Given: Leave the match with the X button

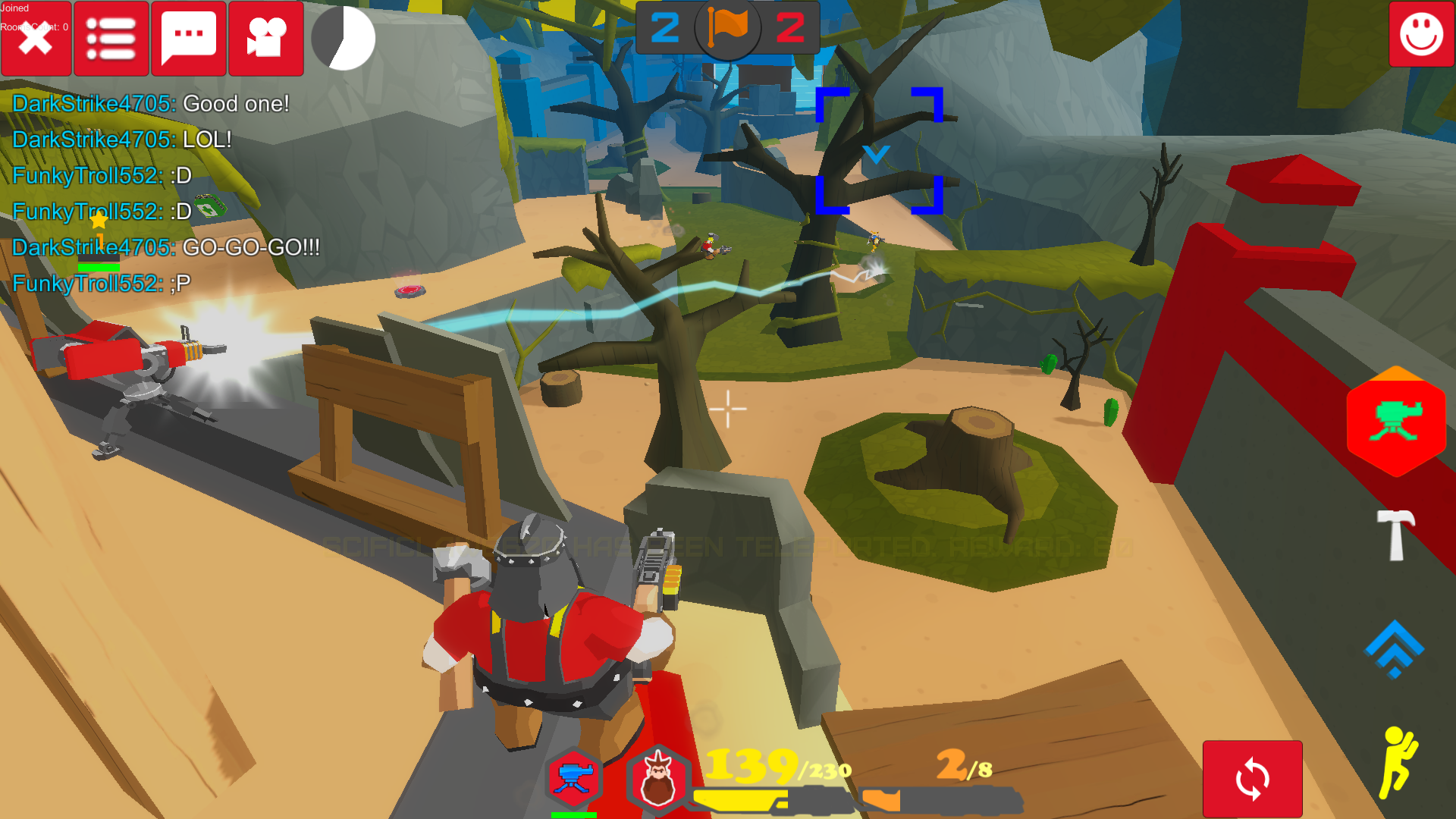Looking at the screenshot, I should [x=36, y=39].
